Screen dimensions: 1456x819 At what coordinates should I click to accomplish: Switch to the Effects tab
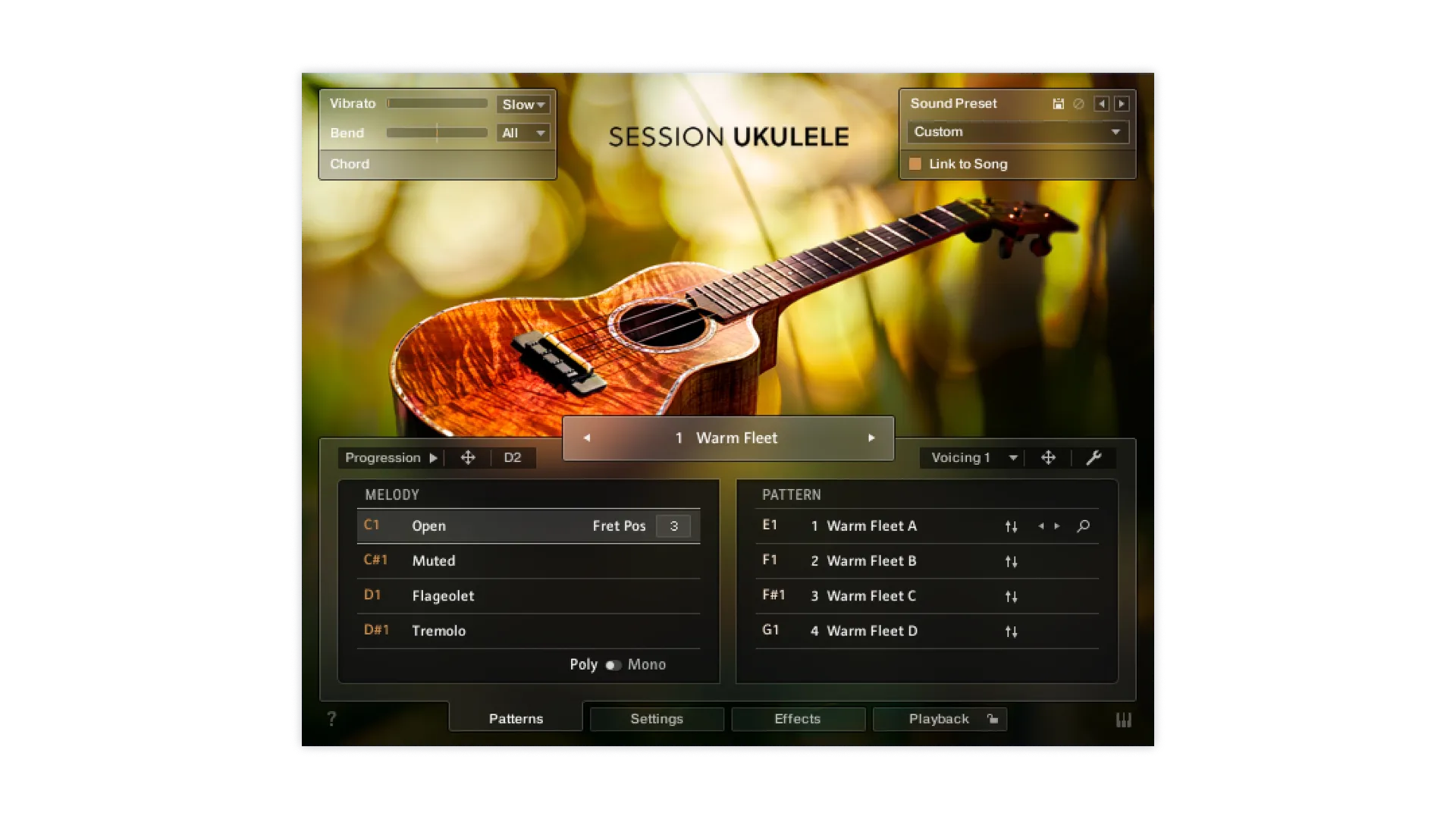[798, 719]
